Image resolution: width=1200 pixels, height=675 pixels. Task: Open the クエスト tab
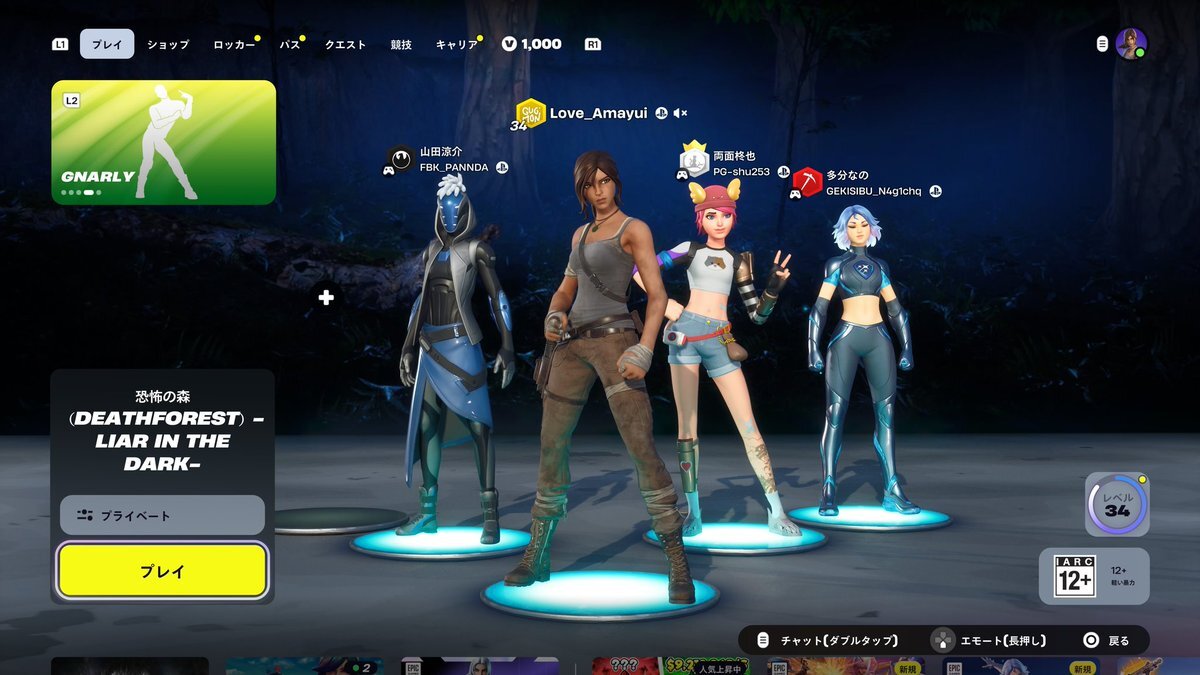pyautogui.click(x=345, y=44)
